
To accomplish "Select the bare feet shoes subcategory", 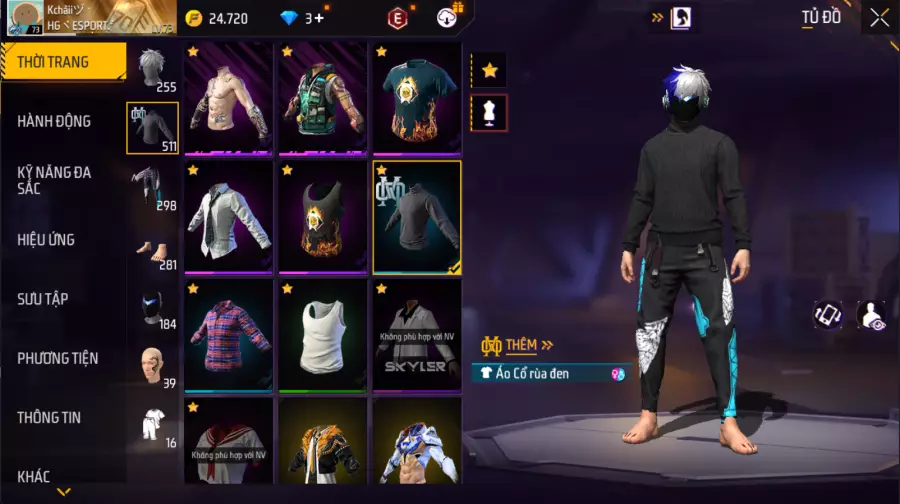I will [x=152, y=251].
